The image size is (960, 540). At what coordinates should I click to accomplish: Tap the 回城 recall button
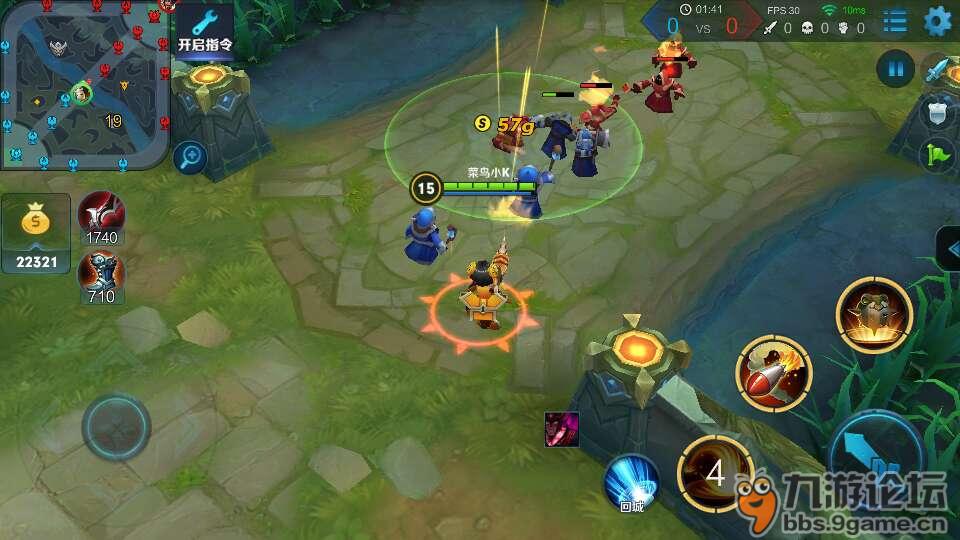tap(631, 484)
